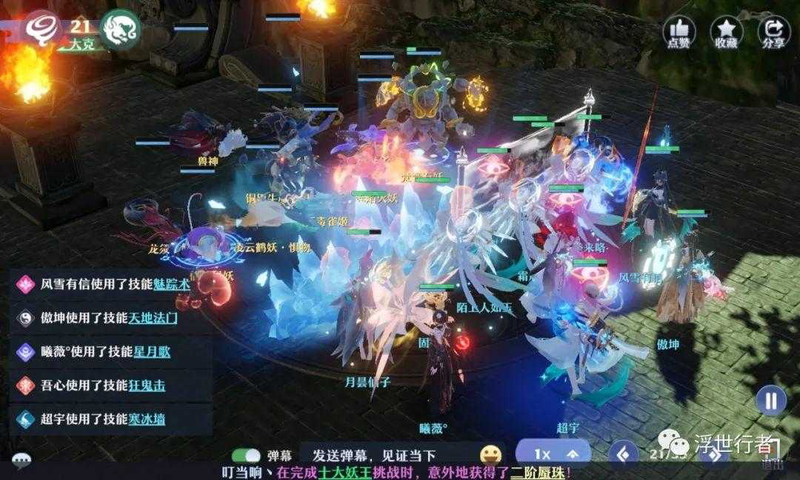Like the replay with the 点赞 thumbs-up button
This screenshot has width=800, height=480.
(680, 31)
